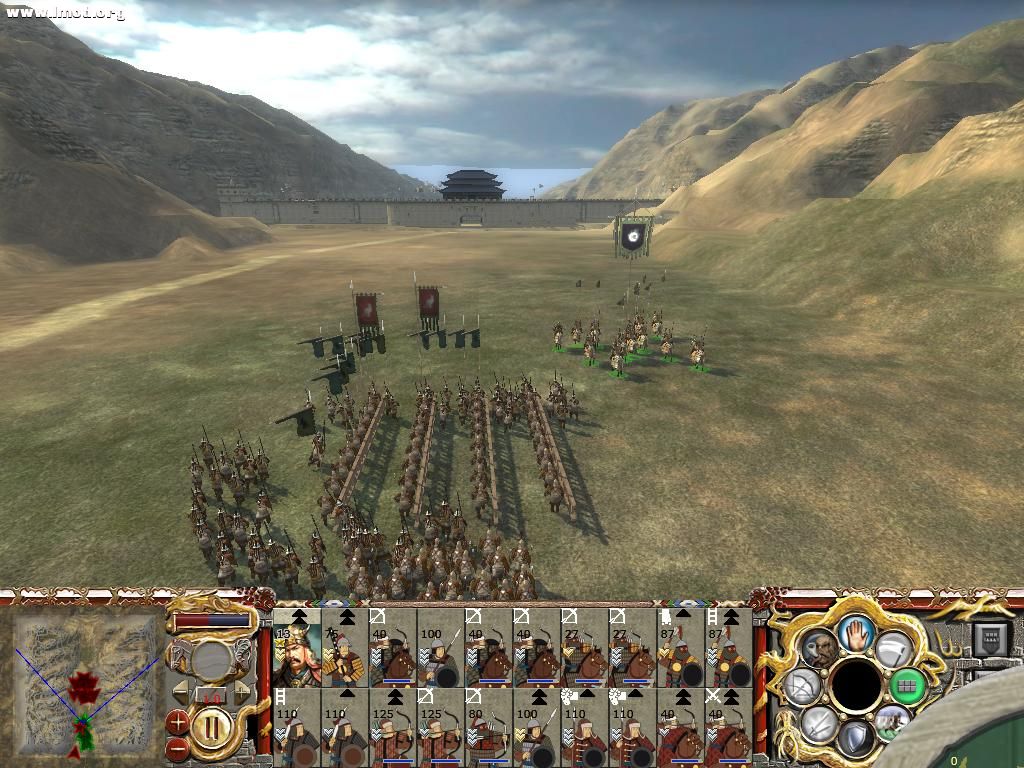Pause the battle with the pause button

[x=213, y=726]
